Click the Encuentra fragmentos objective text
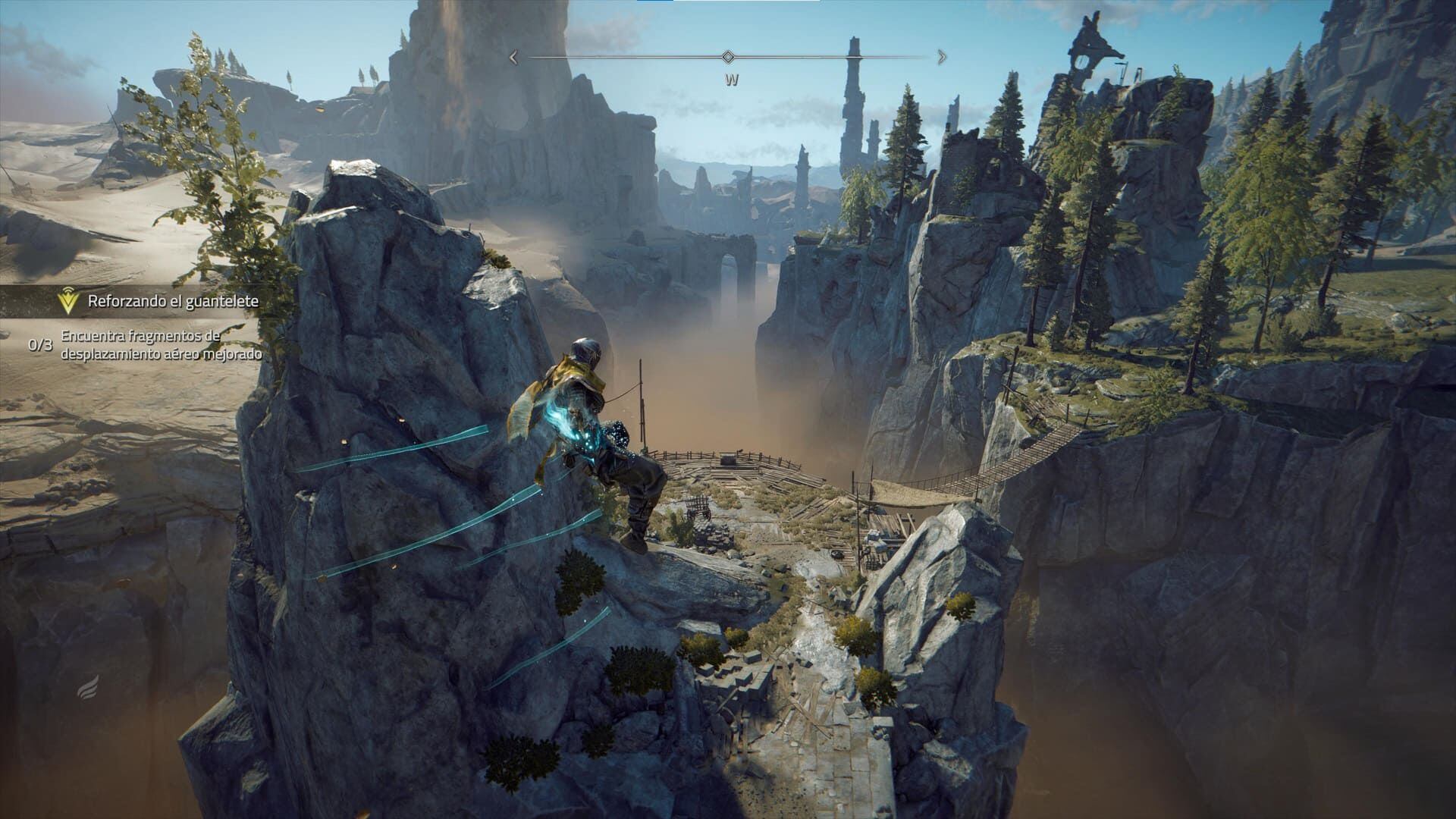This screenshot has height=819, width=1456. pos(162,344)
